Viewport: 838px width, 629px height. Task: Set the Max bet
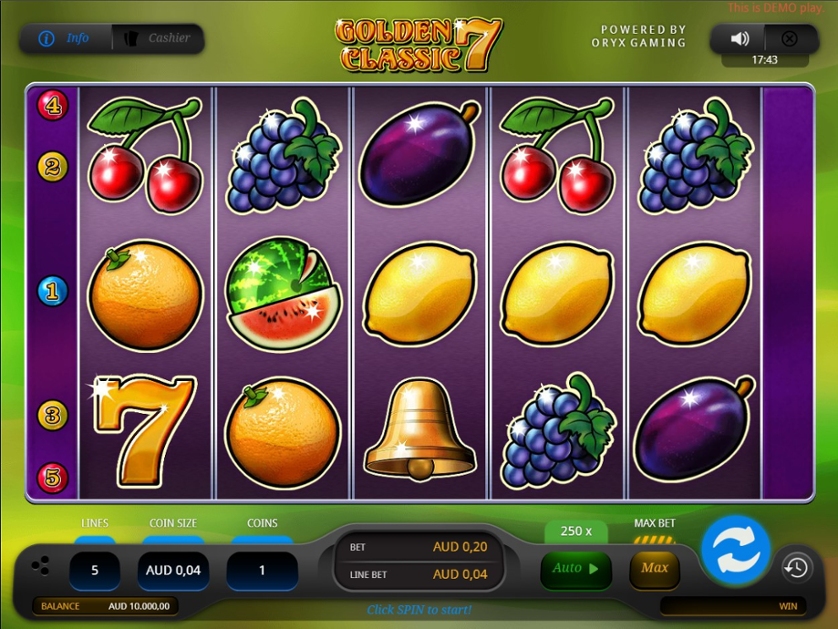[654, 568]
